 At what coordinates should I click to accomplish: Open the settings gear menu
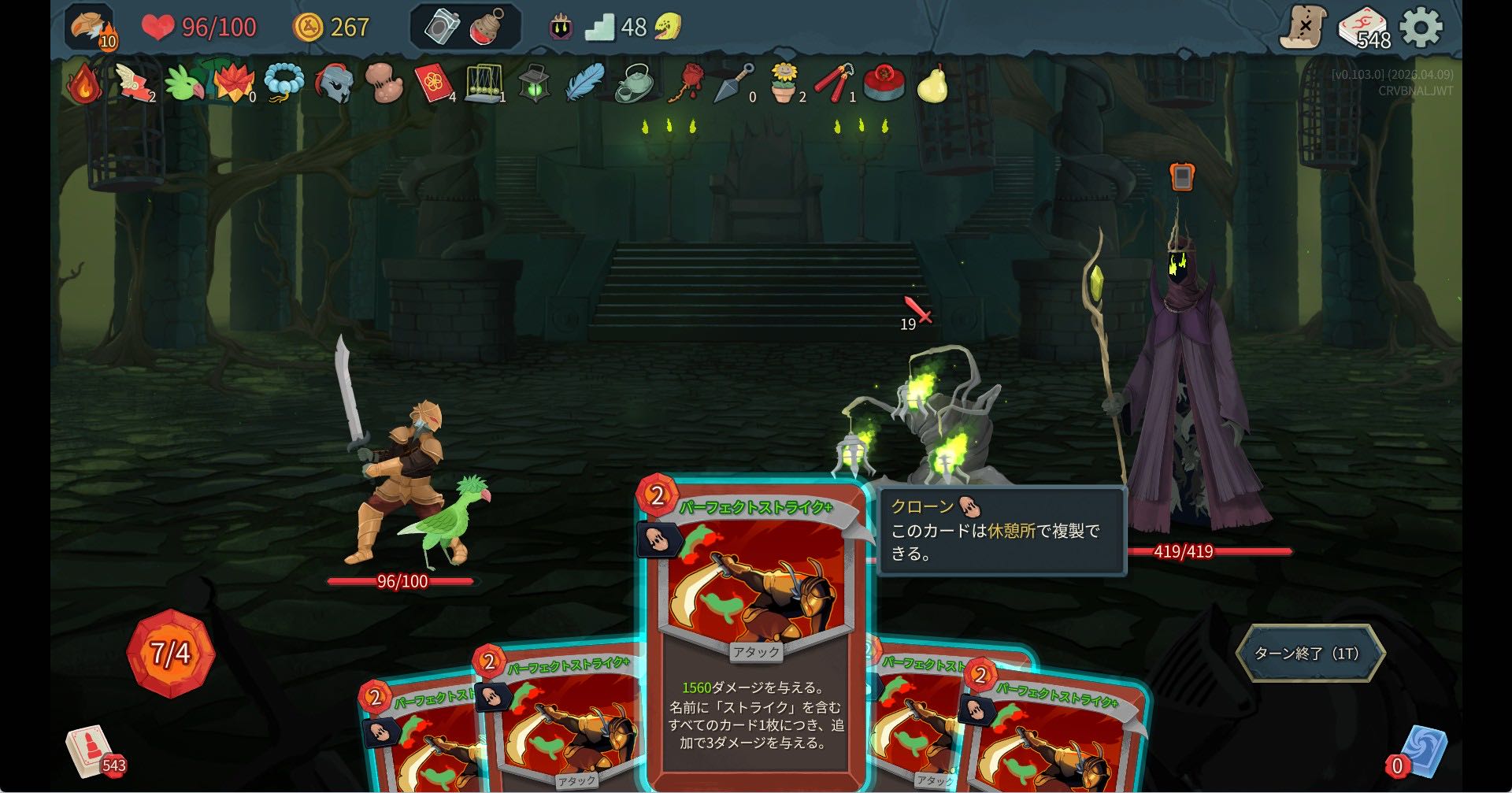(x=1421, y=28)
